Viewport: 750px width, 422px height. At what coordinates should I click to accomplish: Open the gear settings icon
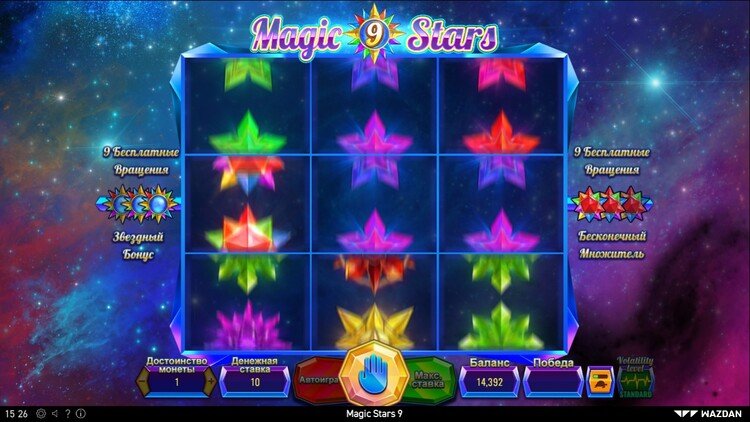coord(41,413)
